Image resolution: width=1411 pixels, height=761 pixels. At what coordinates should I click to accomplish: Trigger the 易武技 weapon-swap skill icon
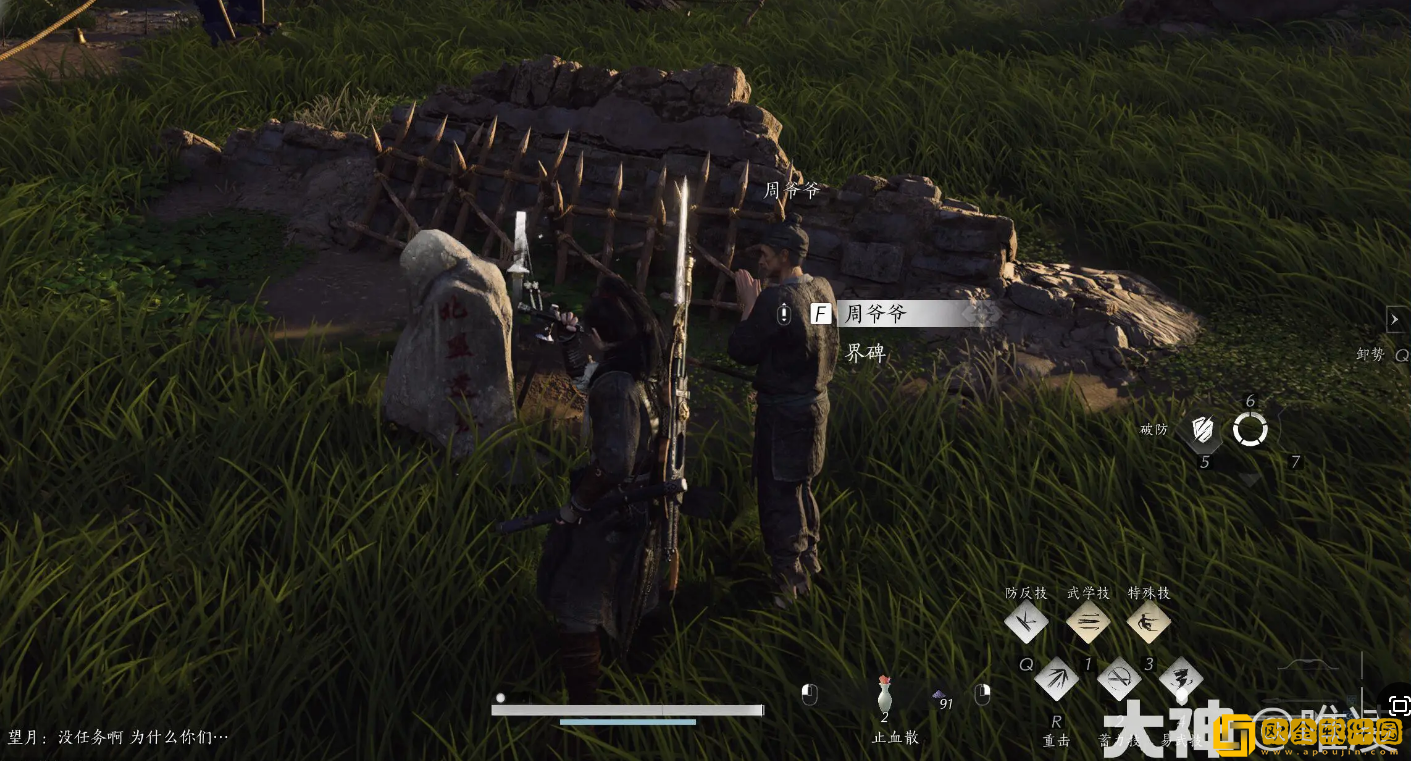[x=1180, y=680]
